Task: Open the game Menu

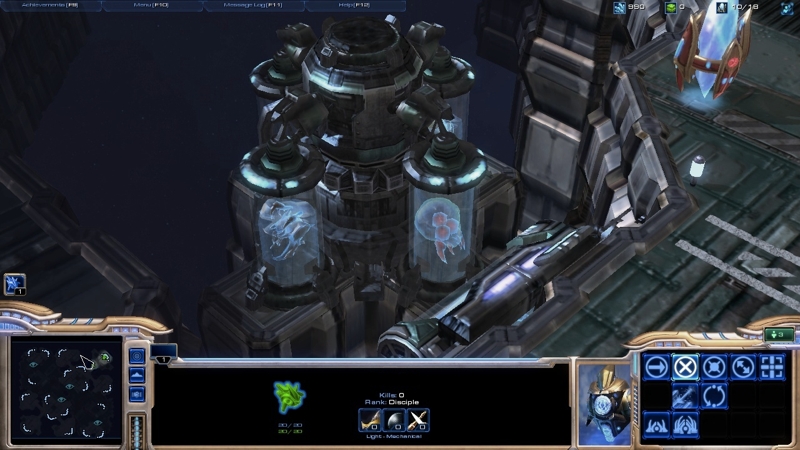Action: pos(153,6)
